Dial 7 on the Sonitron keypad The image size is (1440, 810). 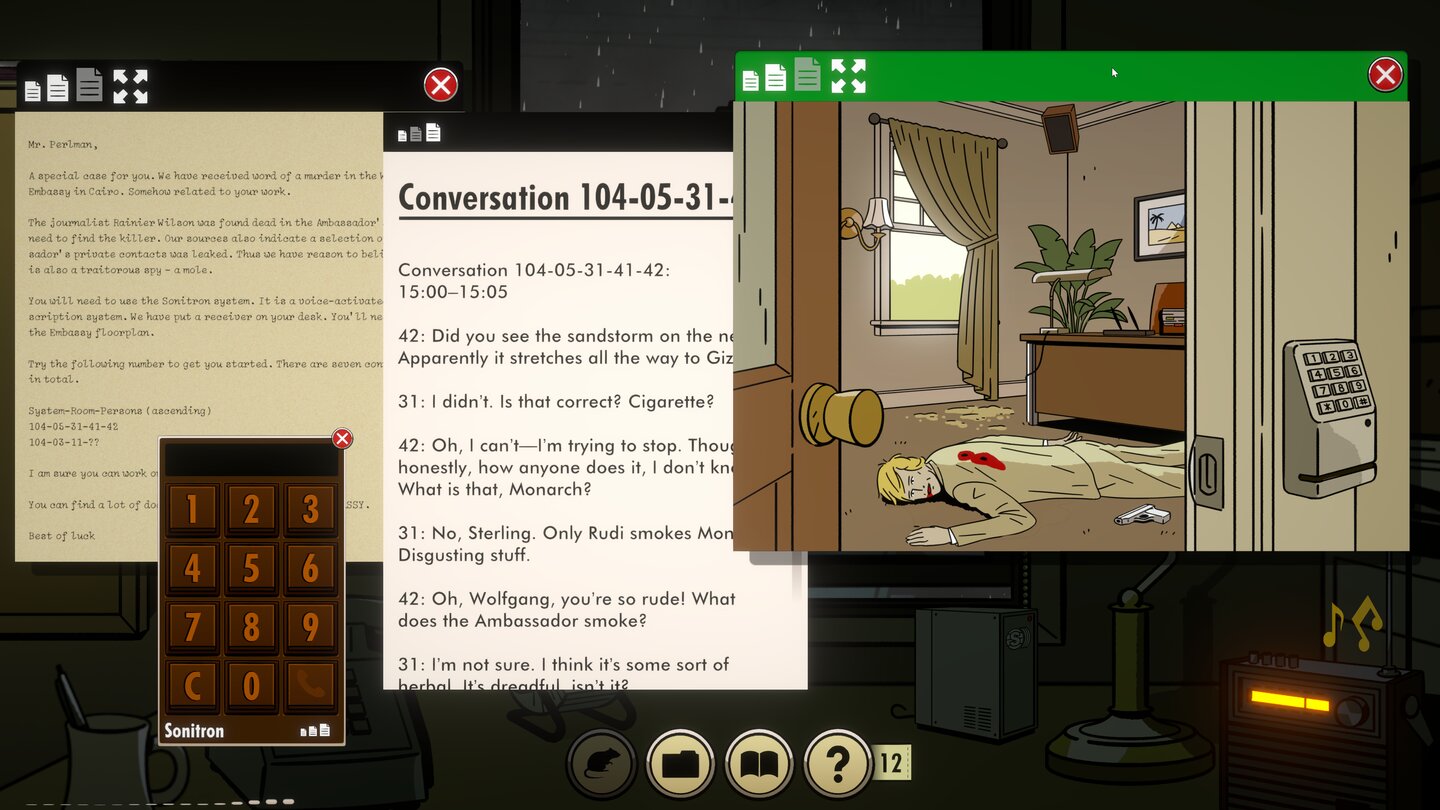pyautogui.click(x=192, y=628)
